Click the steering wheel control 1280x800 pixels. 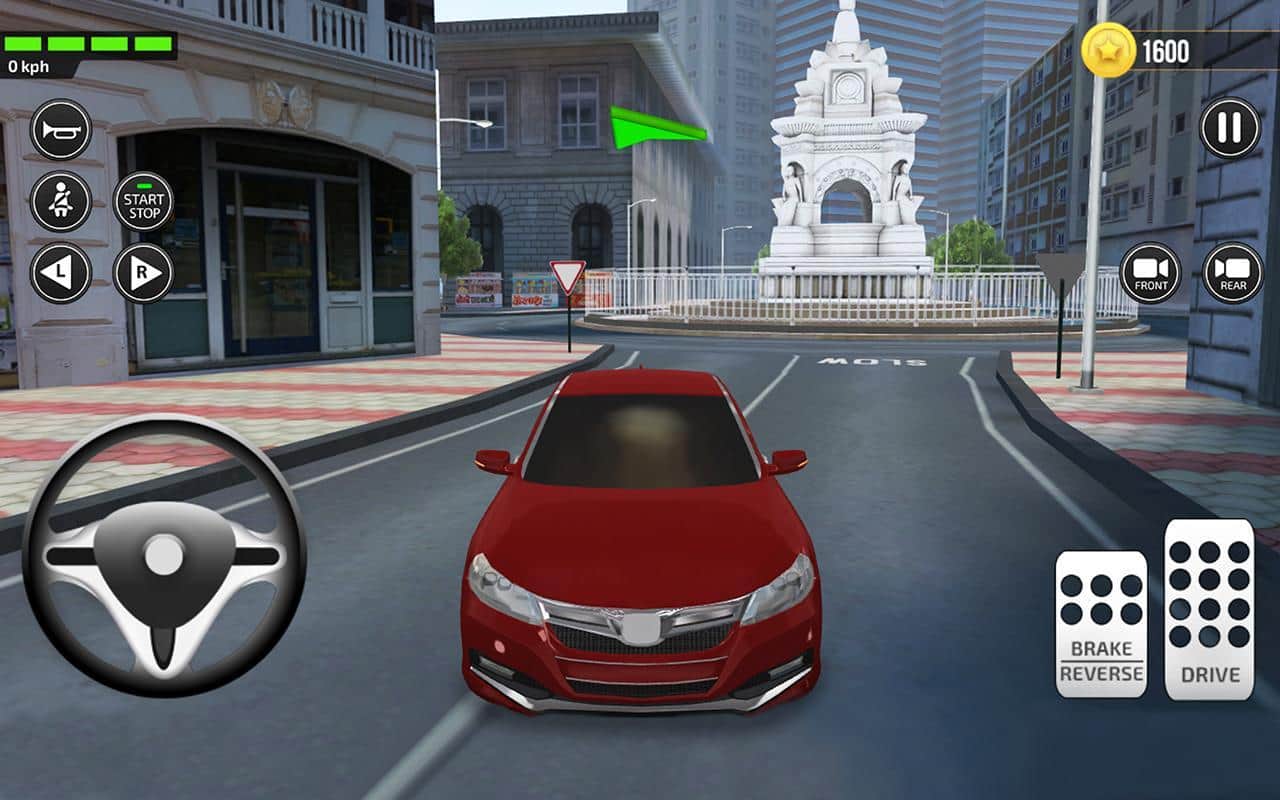pos(164,556)
